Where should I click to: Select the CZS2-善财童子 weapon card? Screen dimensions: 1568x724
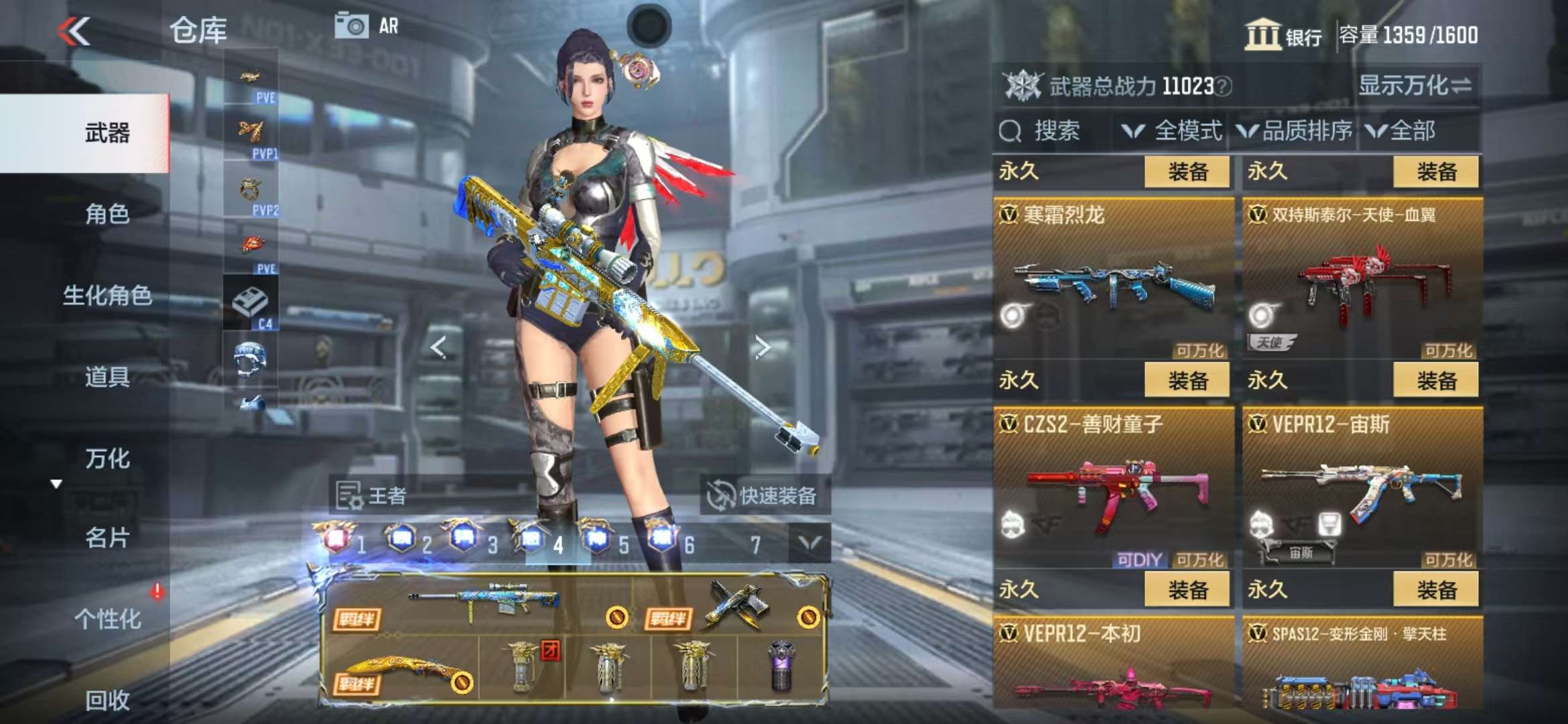1112,487
